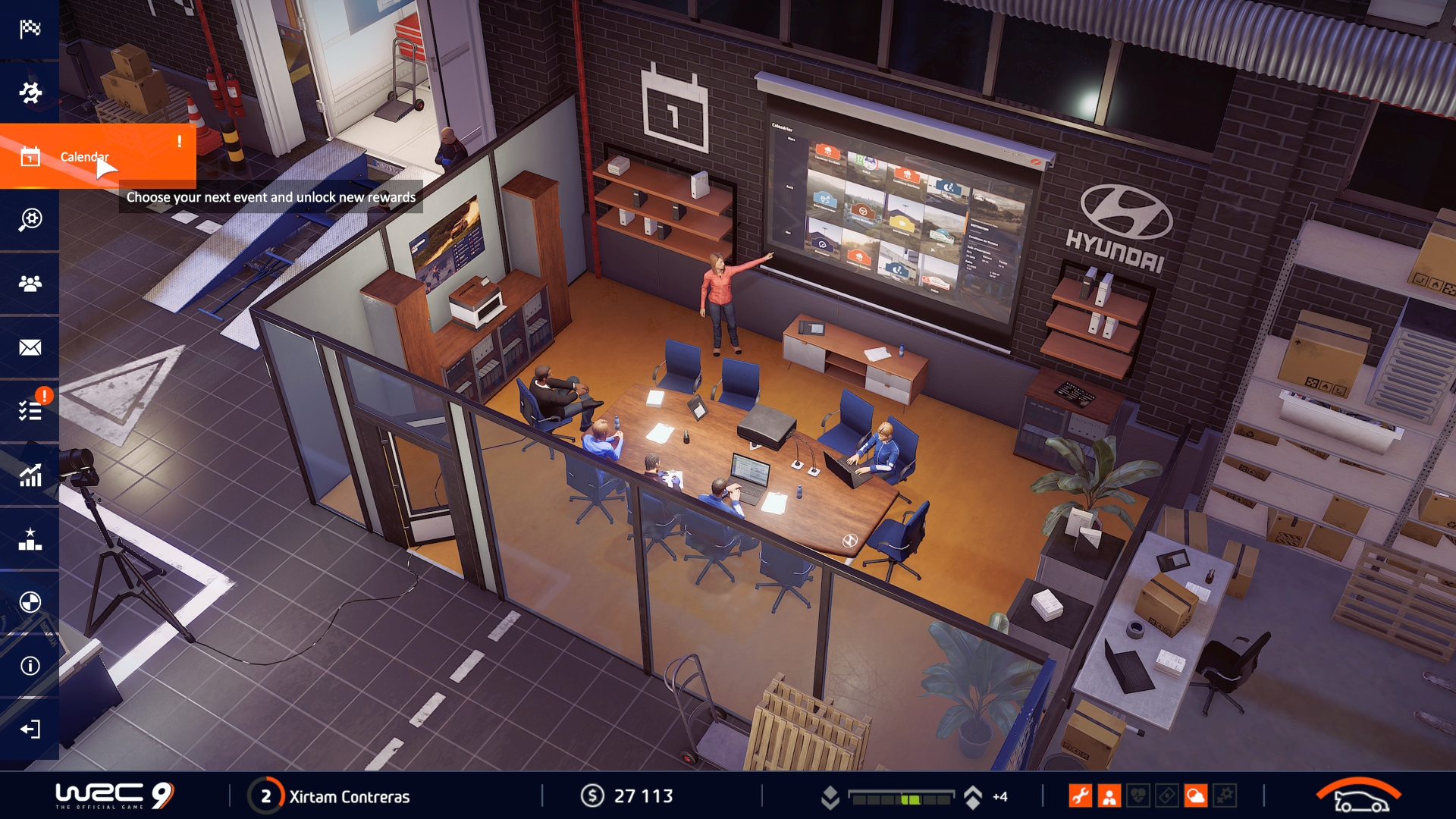Select the orange wrench status icon
This screenshot has height=819, width=1456.
[1080, 796]
